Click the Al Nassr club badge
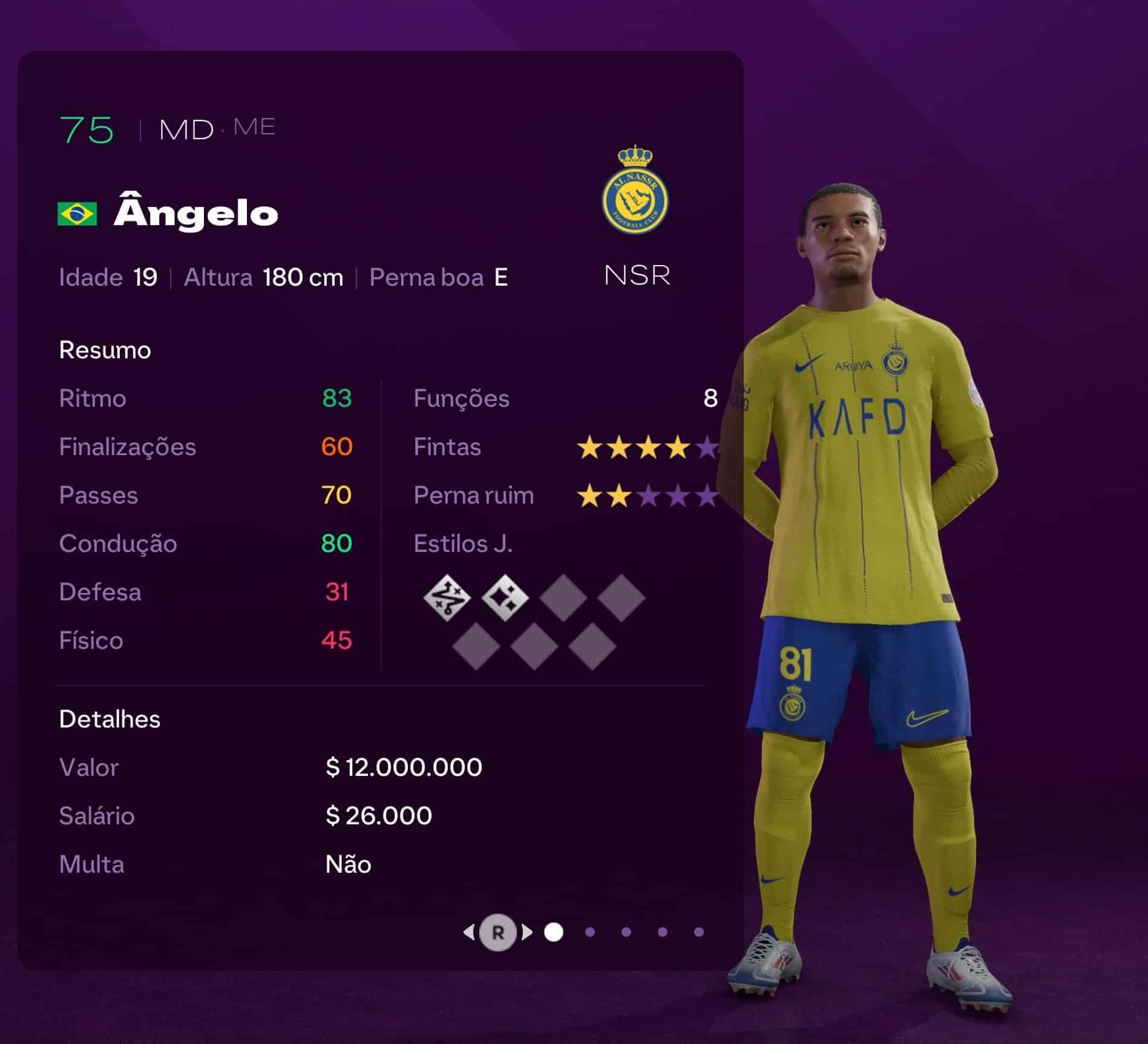Image resolution: width=1148 pixels, height=1044 pixels. click(635, 191)
